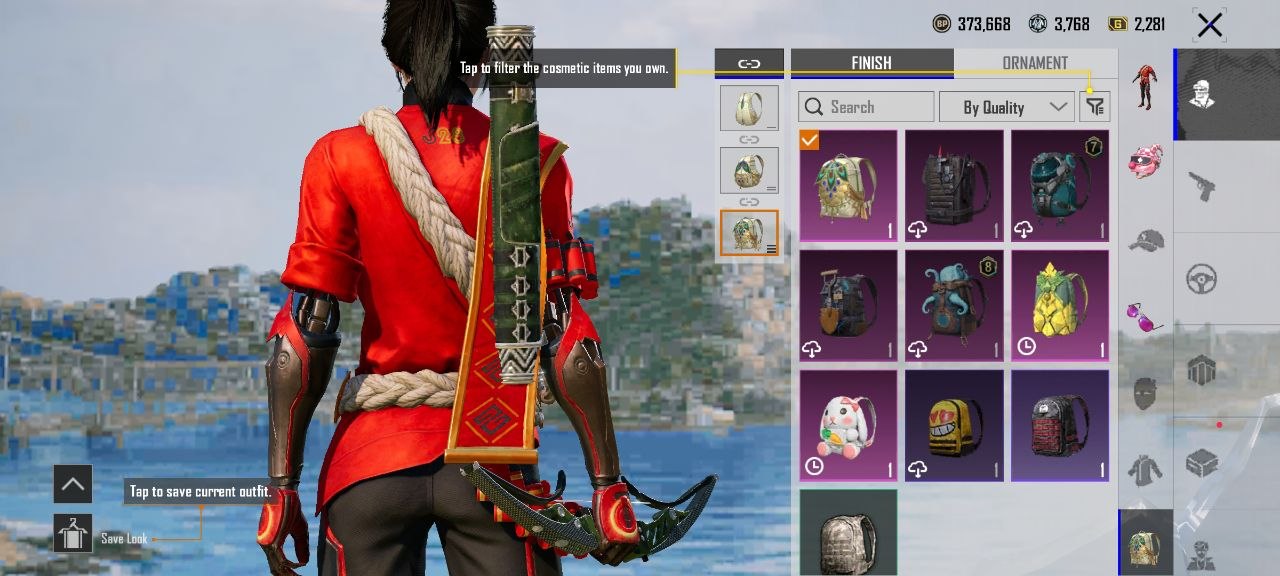Select the pink sunglasses slot
This screenshot has width=1280, height=576.
point(1146,316)
